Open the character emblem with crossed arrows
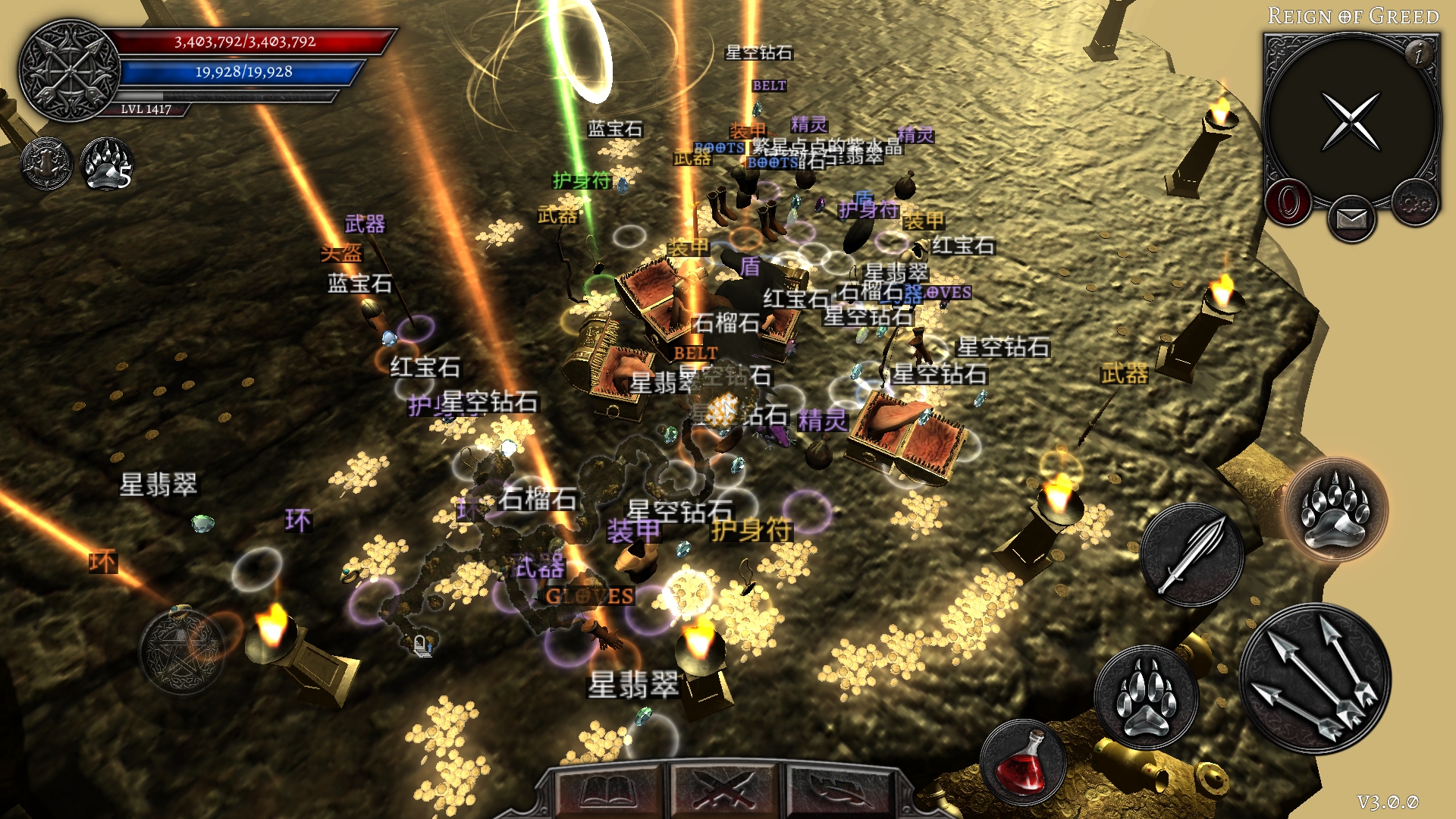 [x=69, y=71]
